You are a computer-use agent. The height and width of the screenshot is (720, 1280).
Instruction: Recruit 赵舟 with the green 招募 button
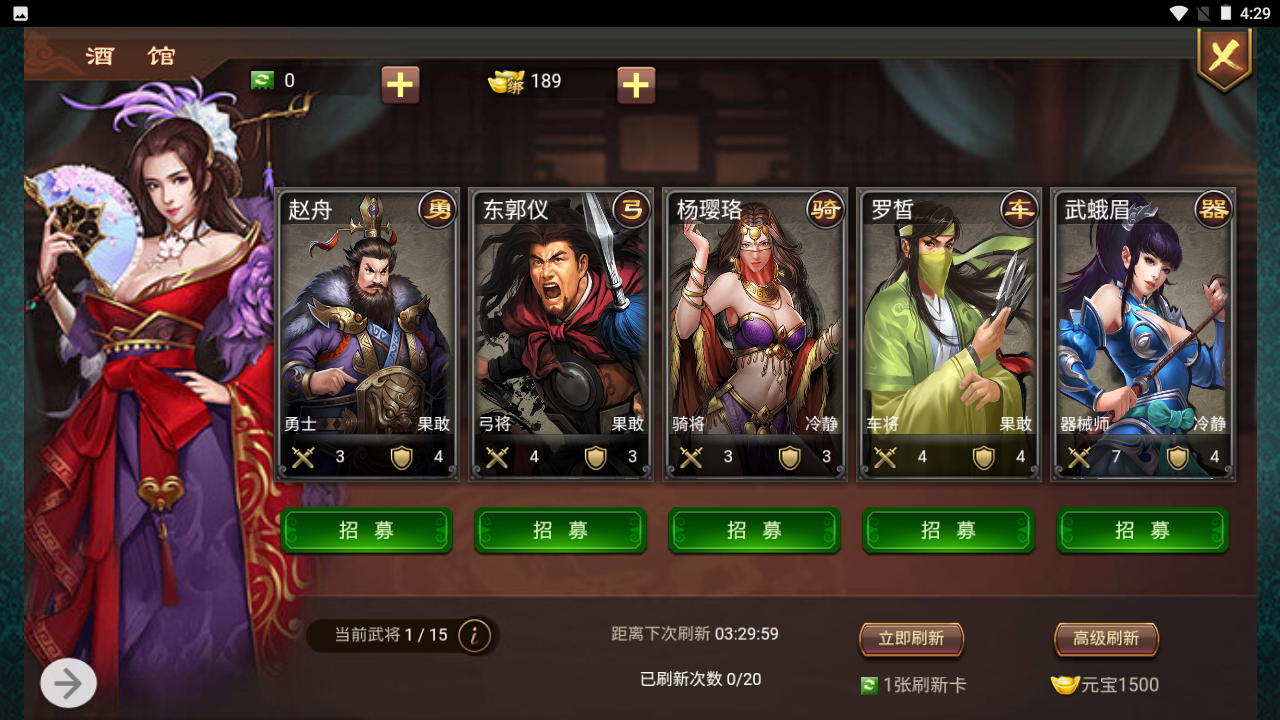(367, 530)
